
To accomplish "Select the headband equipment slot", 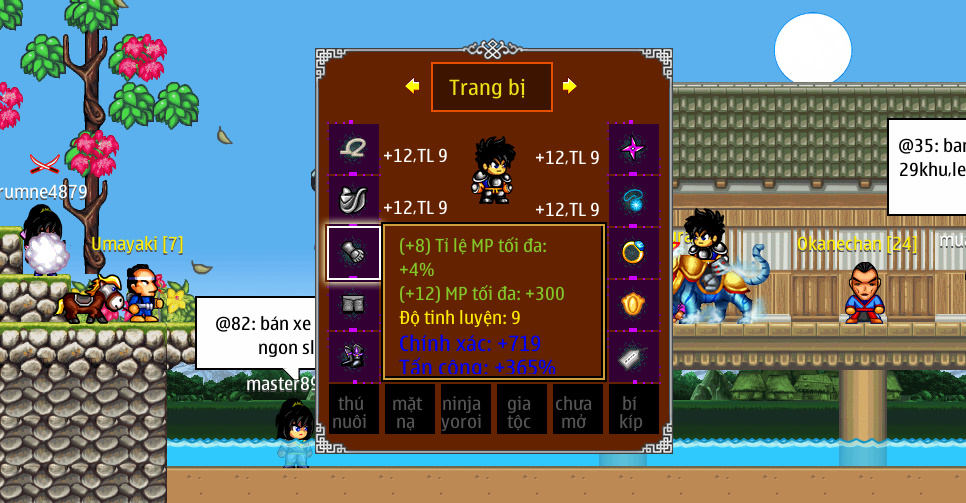I will 354,149.
